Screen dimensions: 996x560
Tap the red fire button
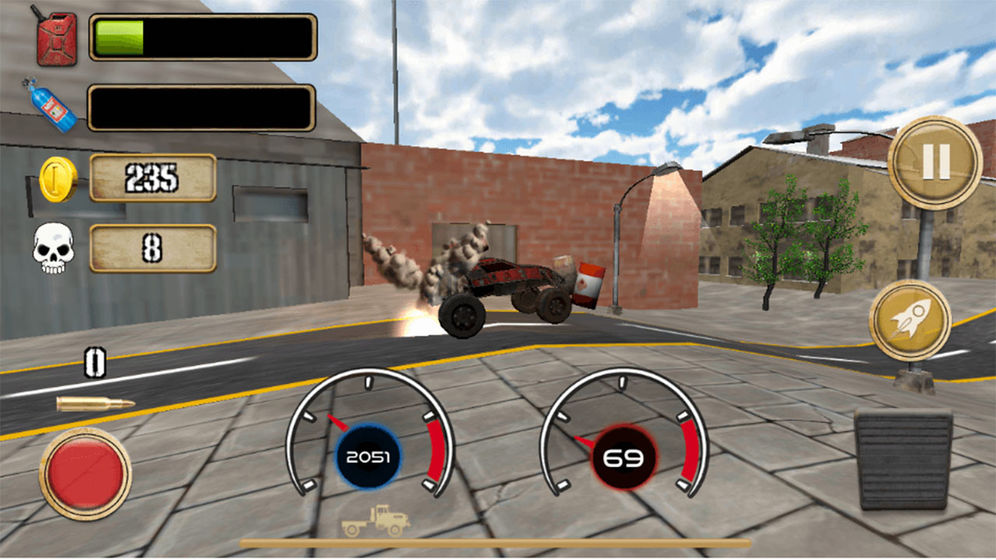coord(86,473)
